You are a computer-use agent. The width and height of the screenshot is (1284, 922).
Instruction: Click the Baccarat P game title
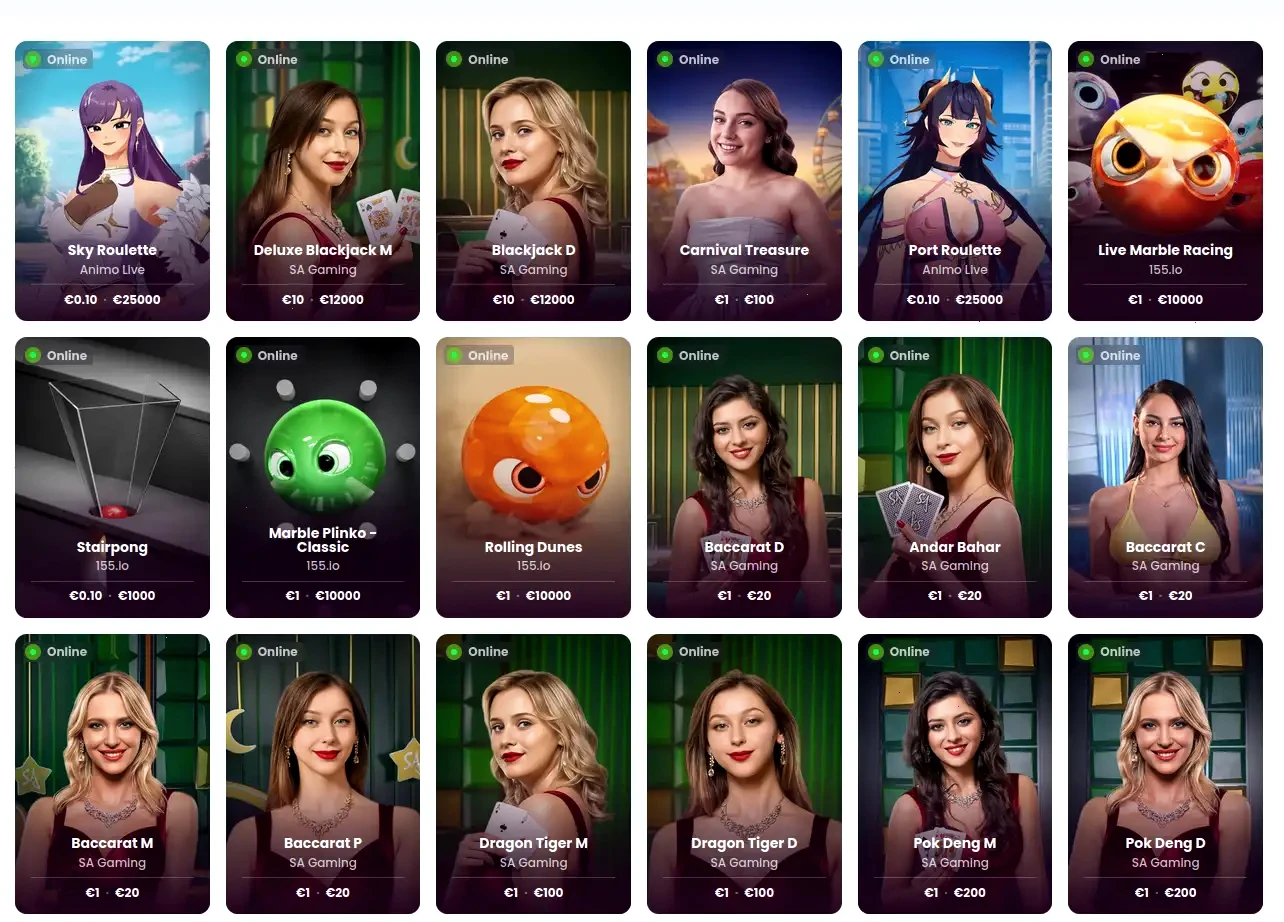coord(322,842)
